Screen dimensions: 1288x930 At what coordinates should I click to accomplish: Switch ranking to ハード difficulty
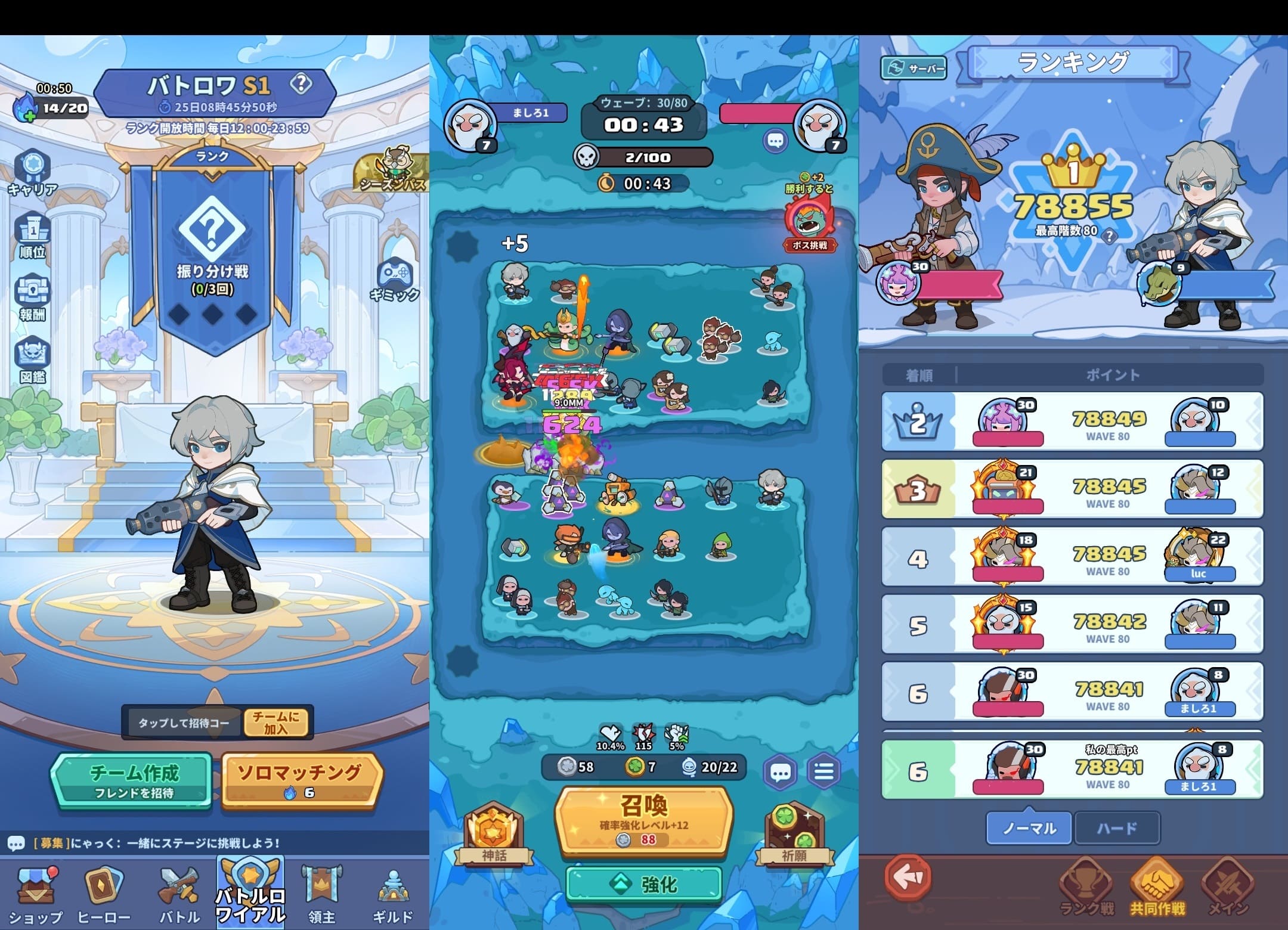[1117, 828]
